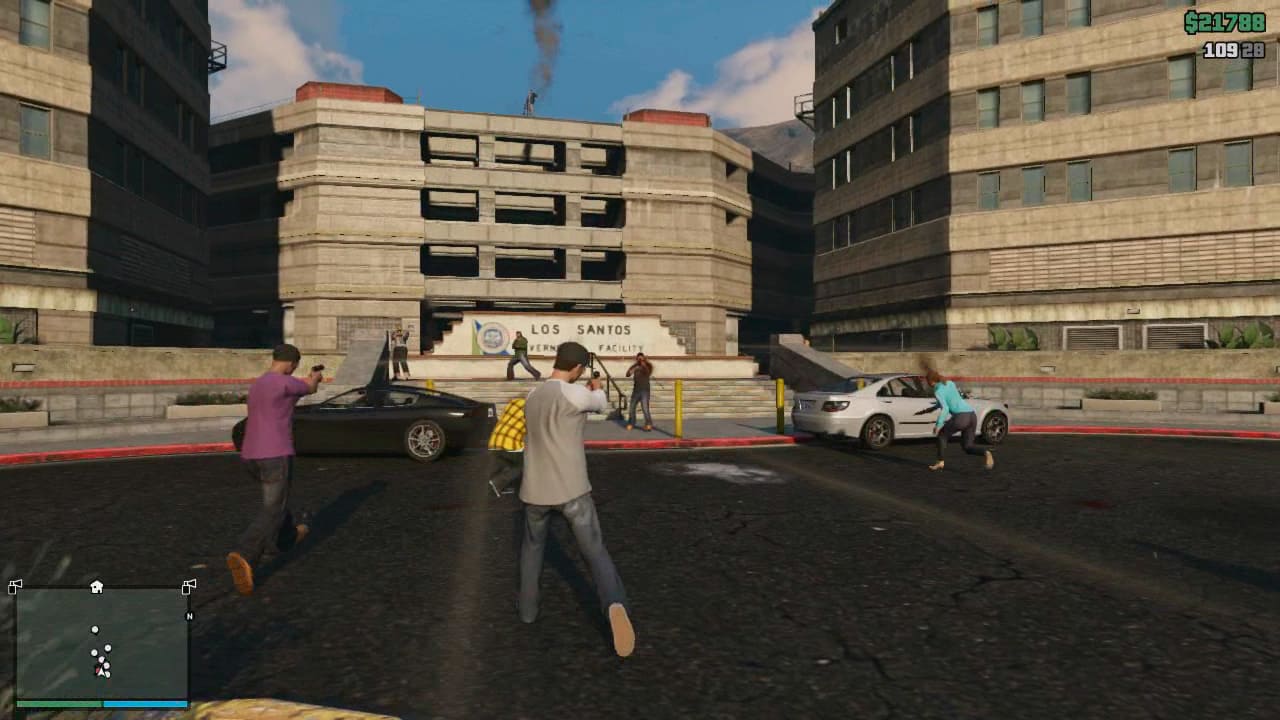Click the green $21788 cash counter
This screenshot has width=1280, height=720.
(x=1226, y=20)
